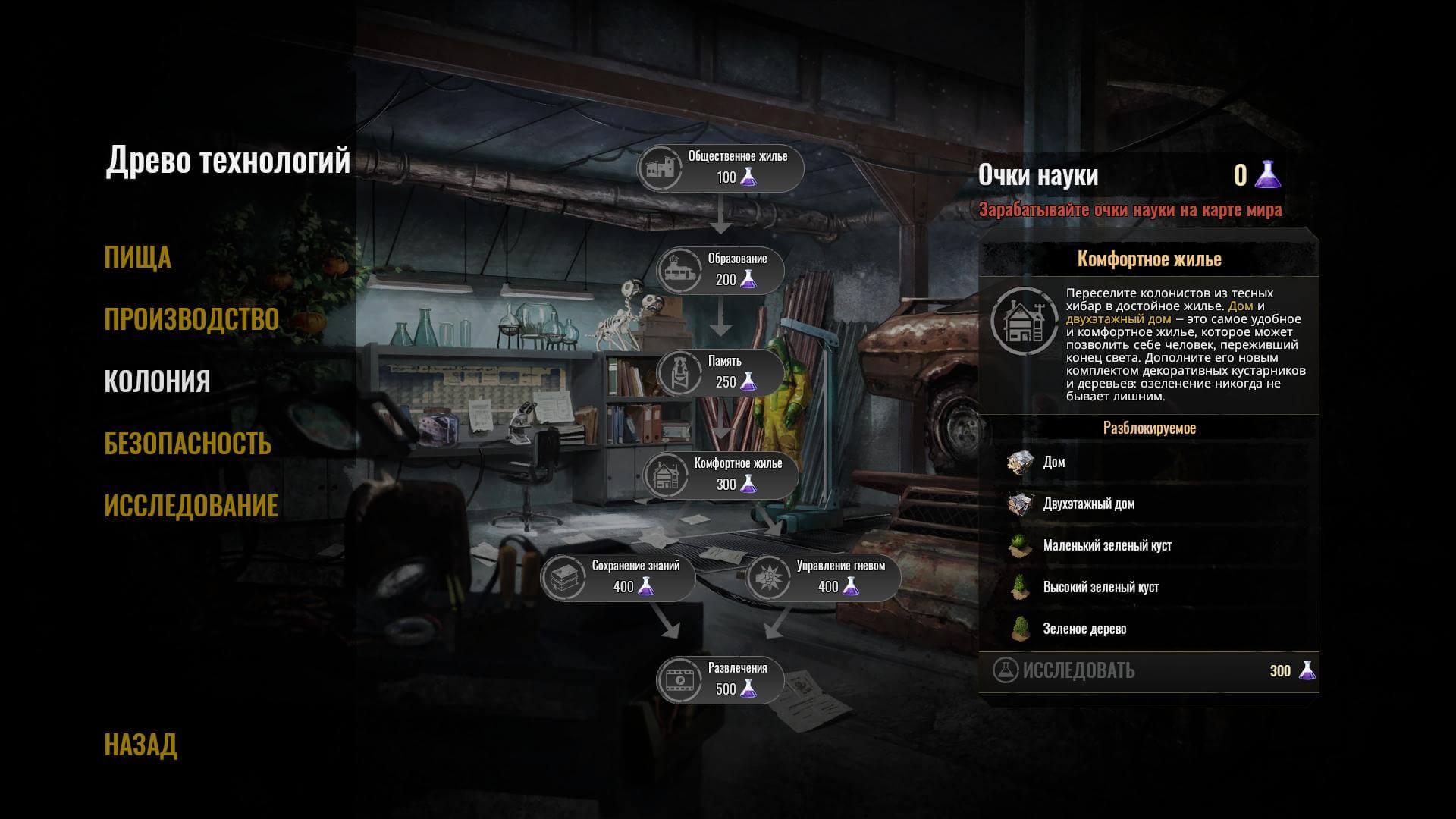Click the Зеленое дерево unlockable entry
This screenshot has width=1456, height=819.
1084,629
